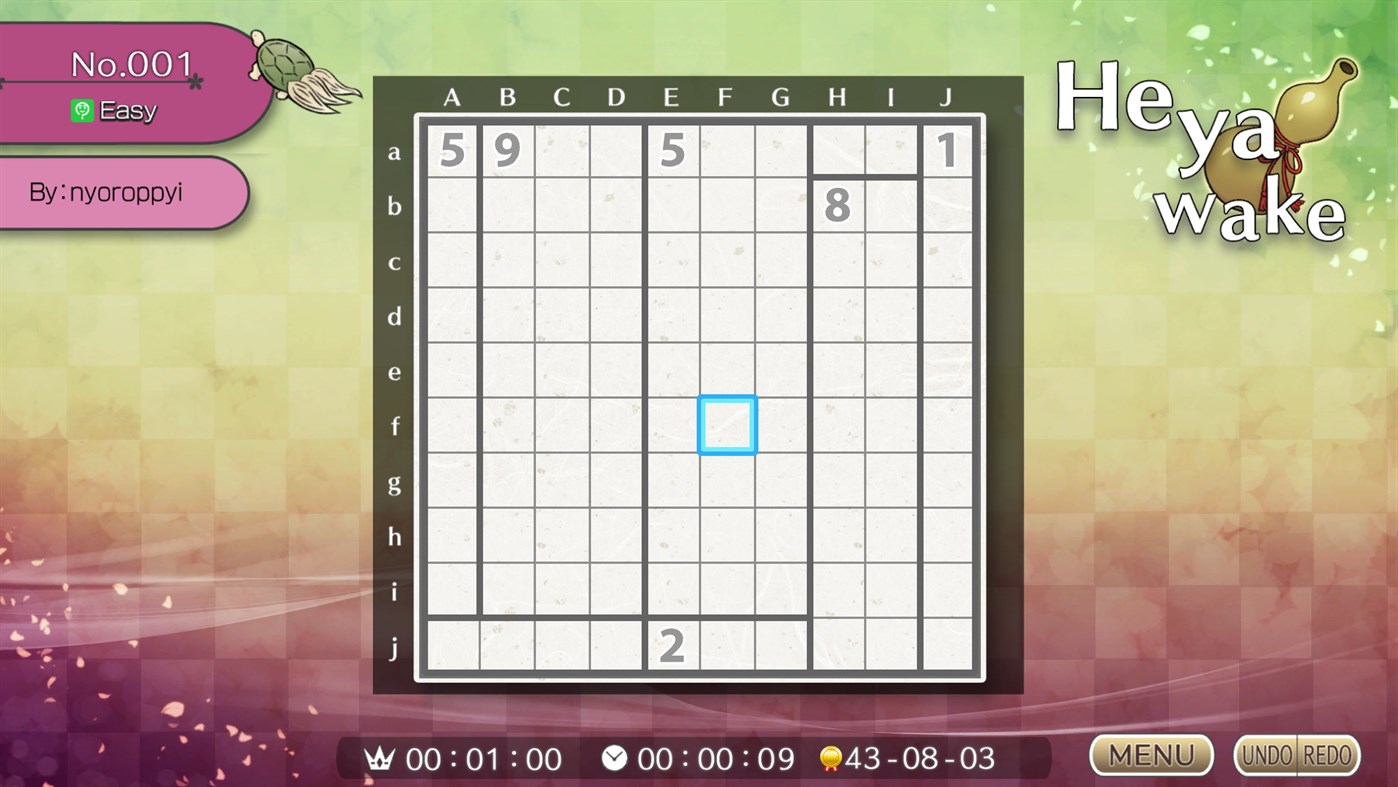Click the cell with the 8 clue
The image size is (1398, 787).
pyautogui.click(x=836, y=205)
